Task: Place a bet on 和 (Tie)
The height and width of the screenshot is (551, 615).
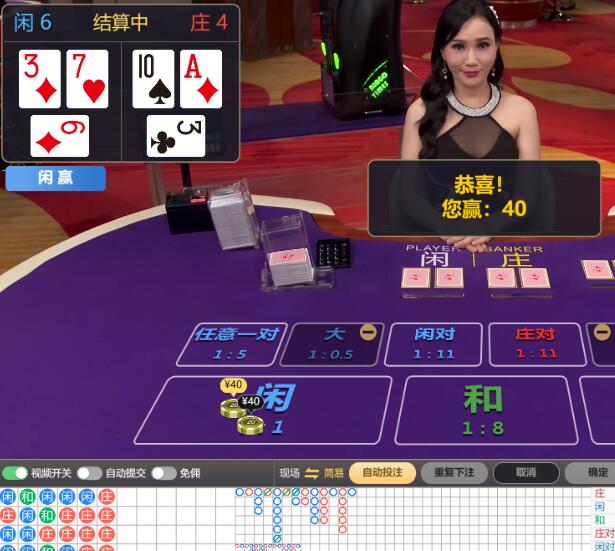Action: click(483, 410)
